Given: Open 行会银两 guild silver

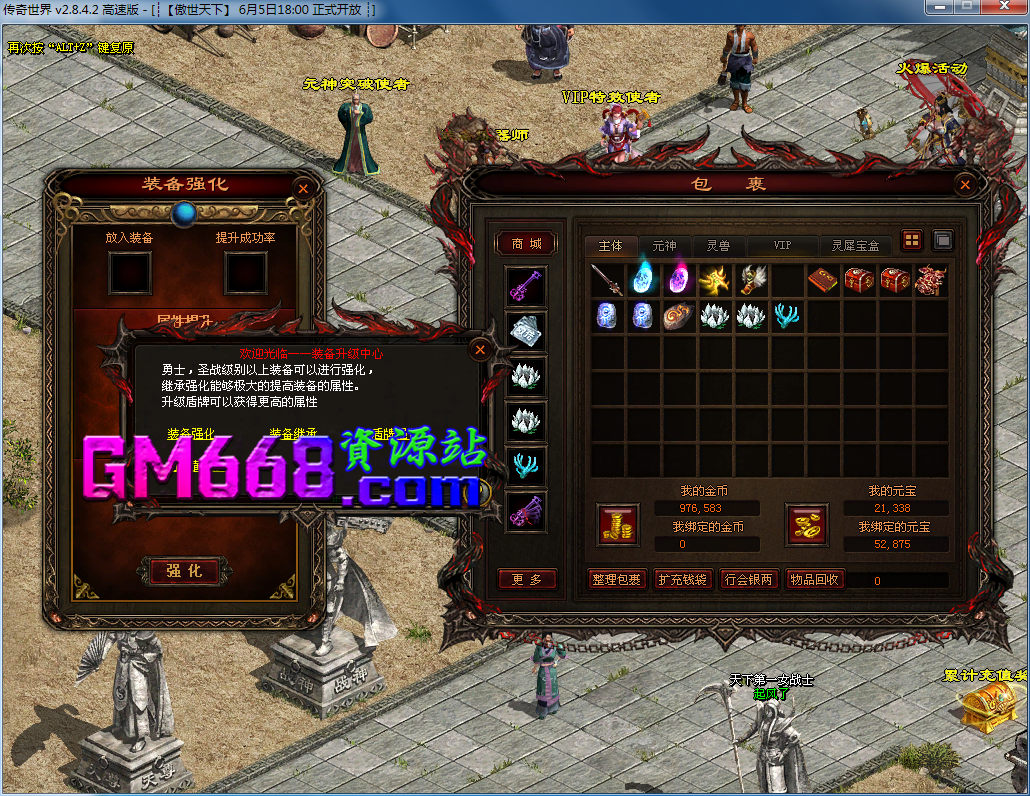Looking at the screenshot, I should point(747,579).
